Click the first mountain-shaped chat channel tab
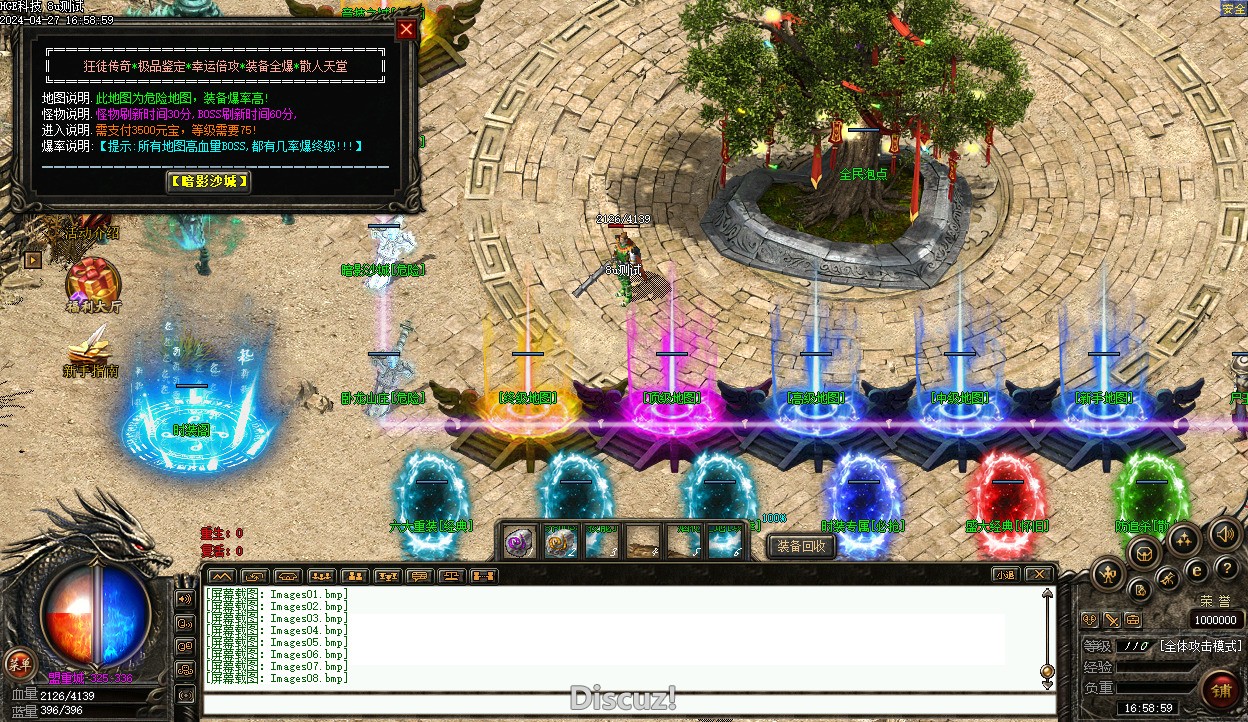Screen dimensions: 1248x722 222,576
